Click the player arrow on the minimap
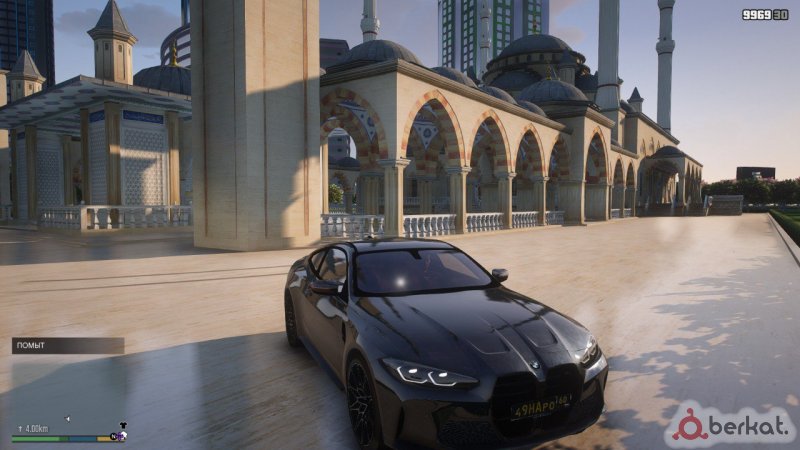This screenshot has width=800, height=450. pos(67,418)
